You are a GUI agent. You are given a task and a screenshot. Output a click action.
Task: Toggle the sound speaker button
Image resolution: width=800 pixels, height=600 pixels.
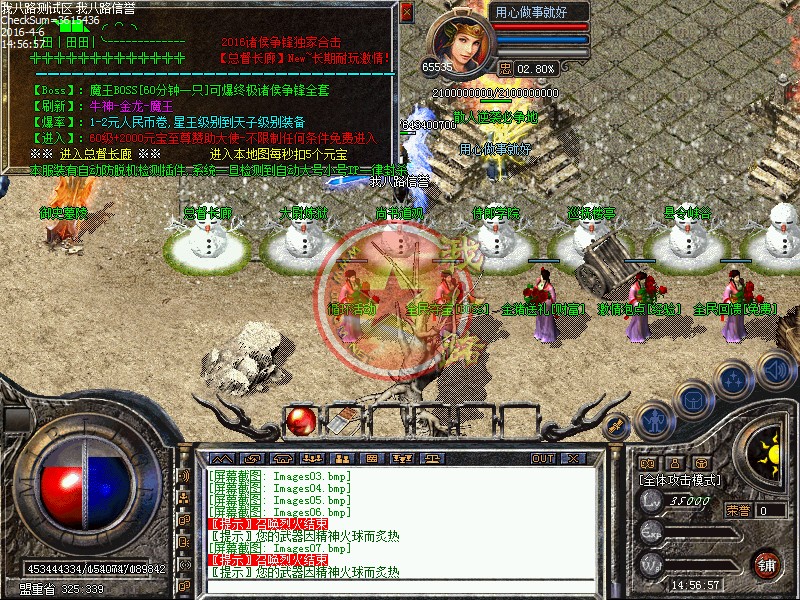775,369
